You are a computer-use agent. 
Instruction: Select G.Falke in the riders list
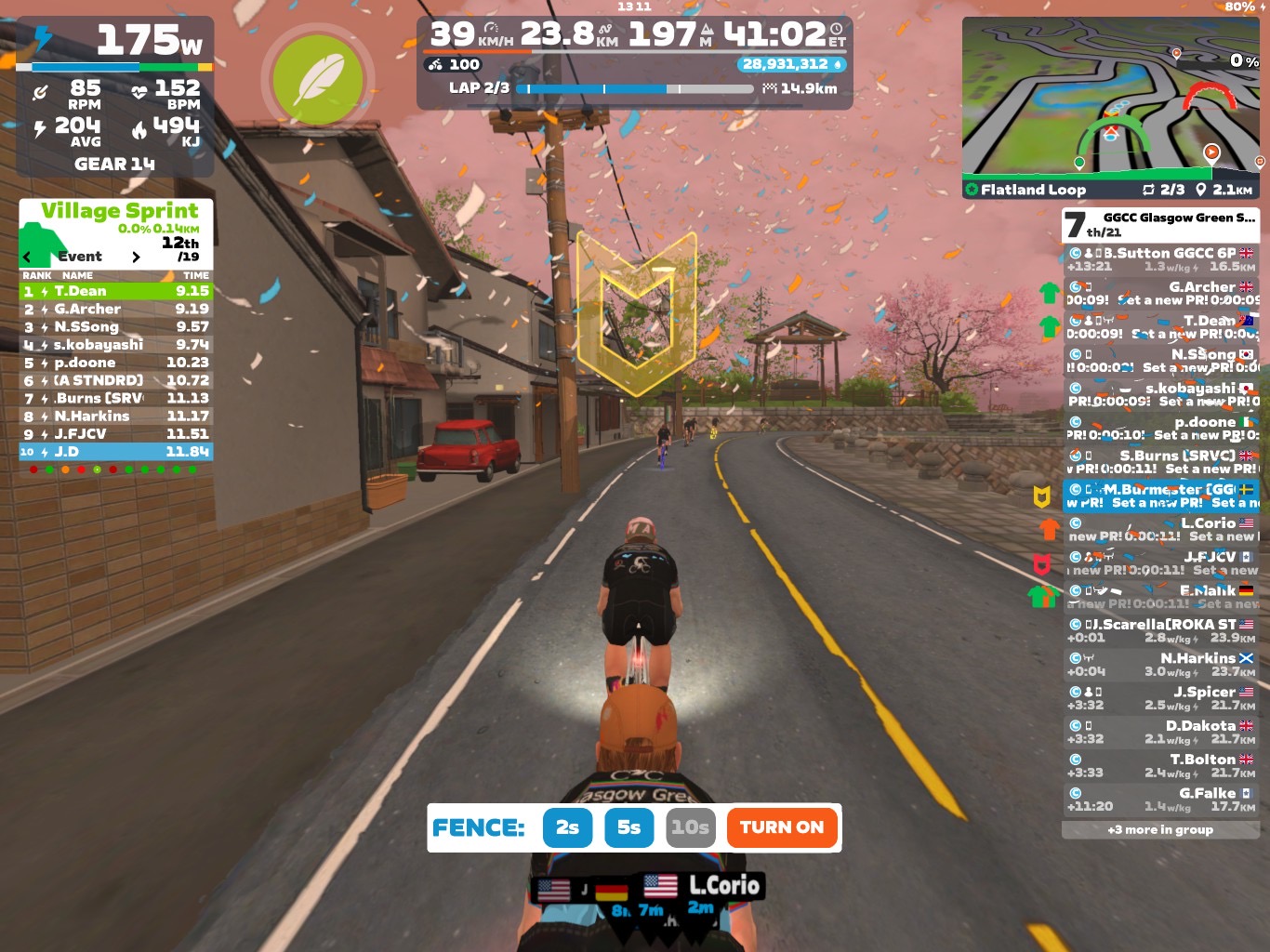click(1160, 800)
